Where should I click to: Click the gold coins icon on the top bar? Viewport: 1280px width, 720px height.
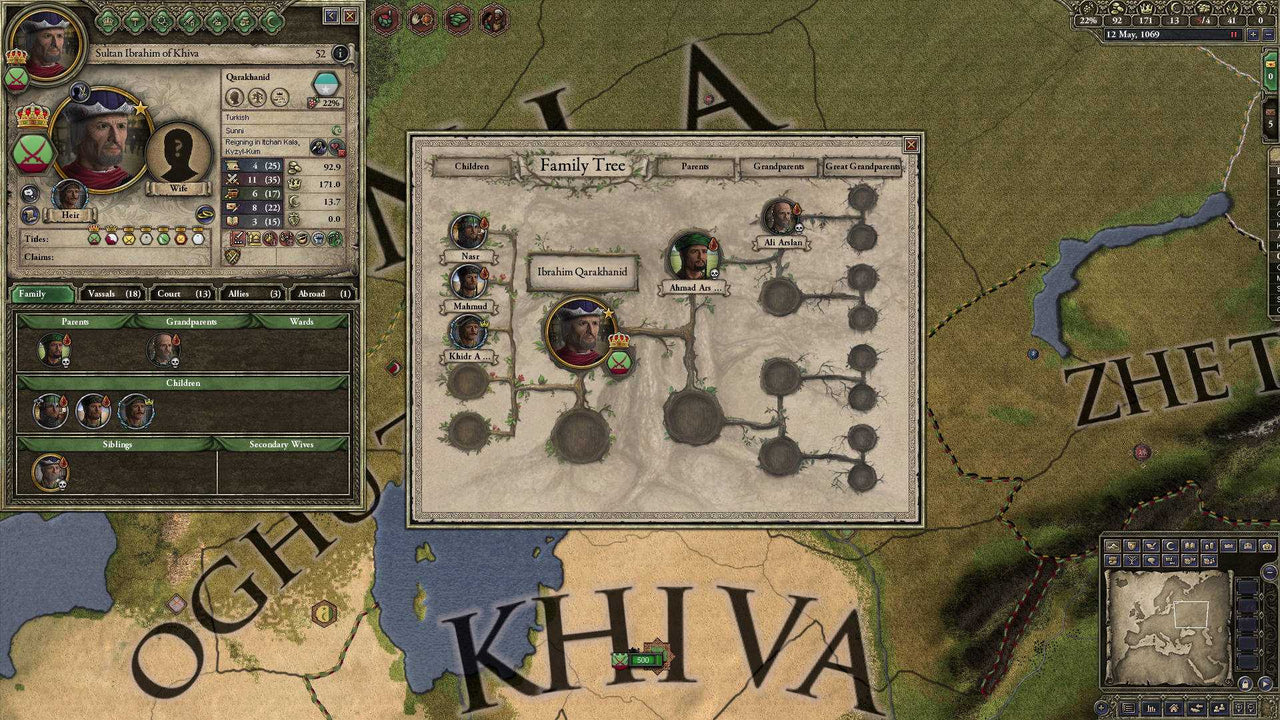point(1116,8)
